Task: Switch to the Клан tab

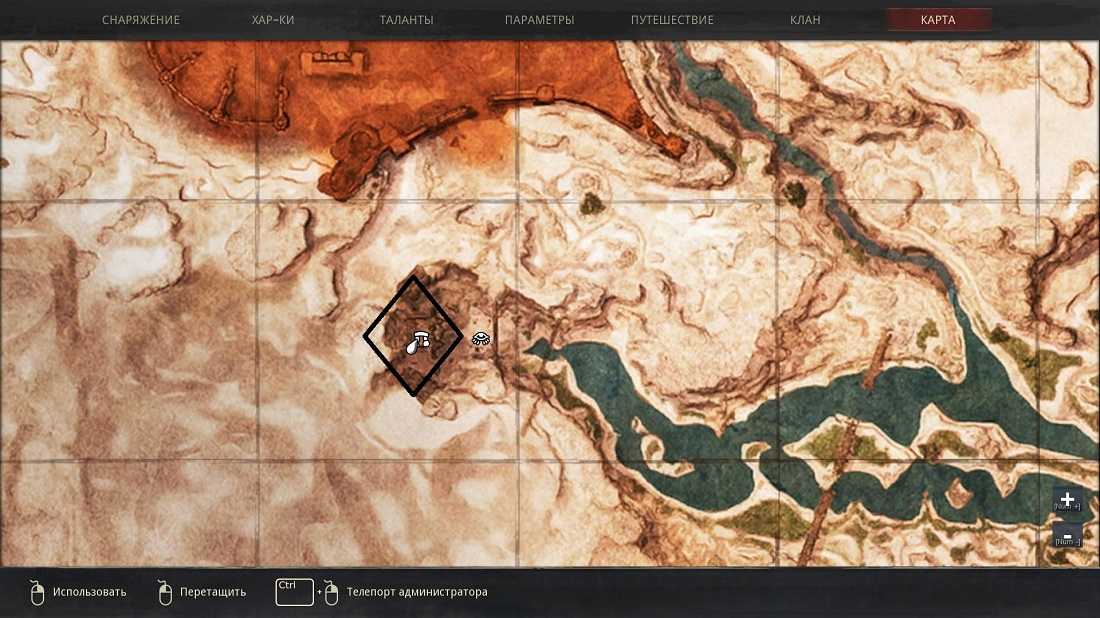Action: (805, 20)
